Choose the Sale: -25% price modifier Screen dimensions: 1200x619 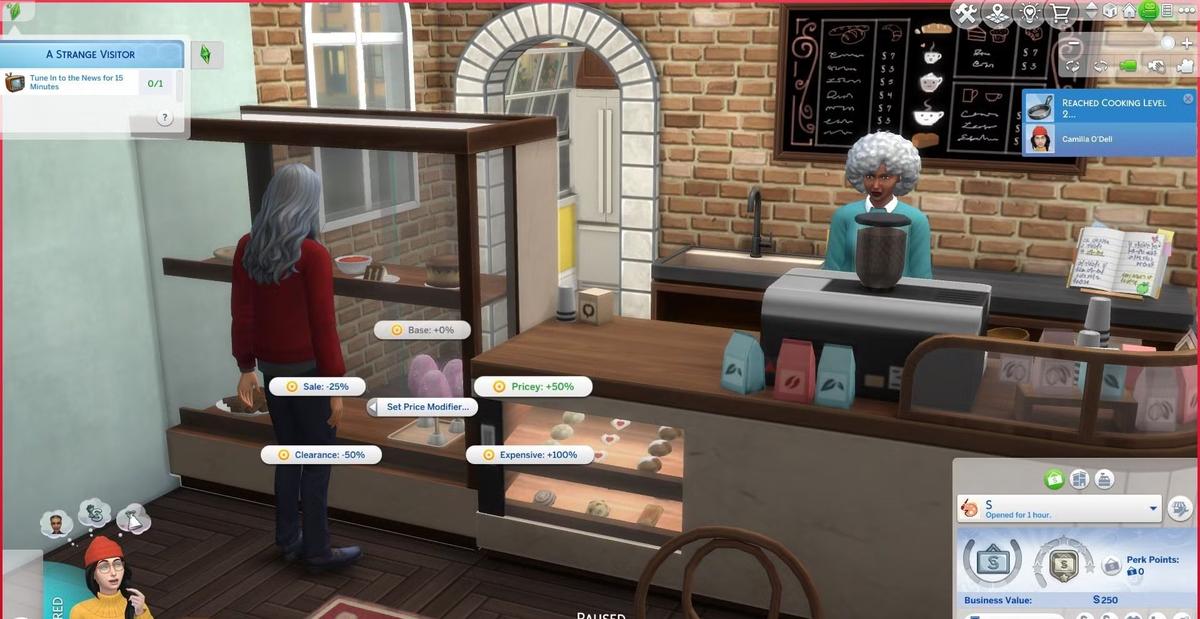[317, 386]
